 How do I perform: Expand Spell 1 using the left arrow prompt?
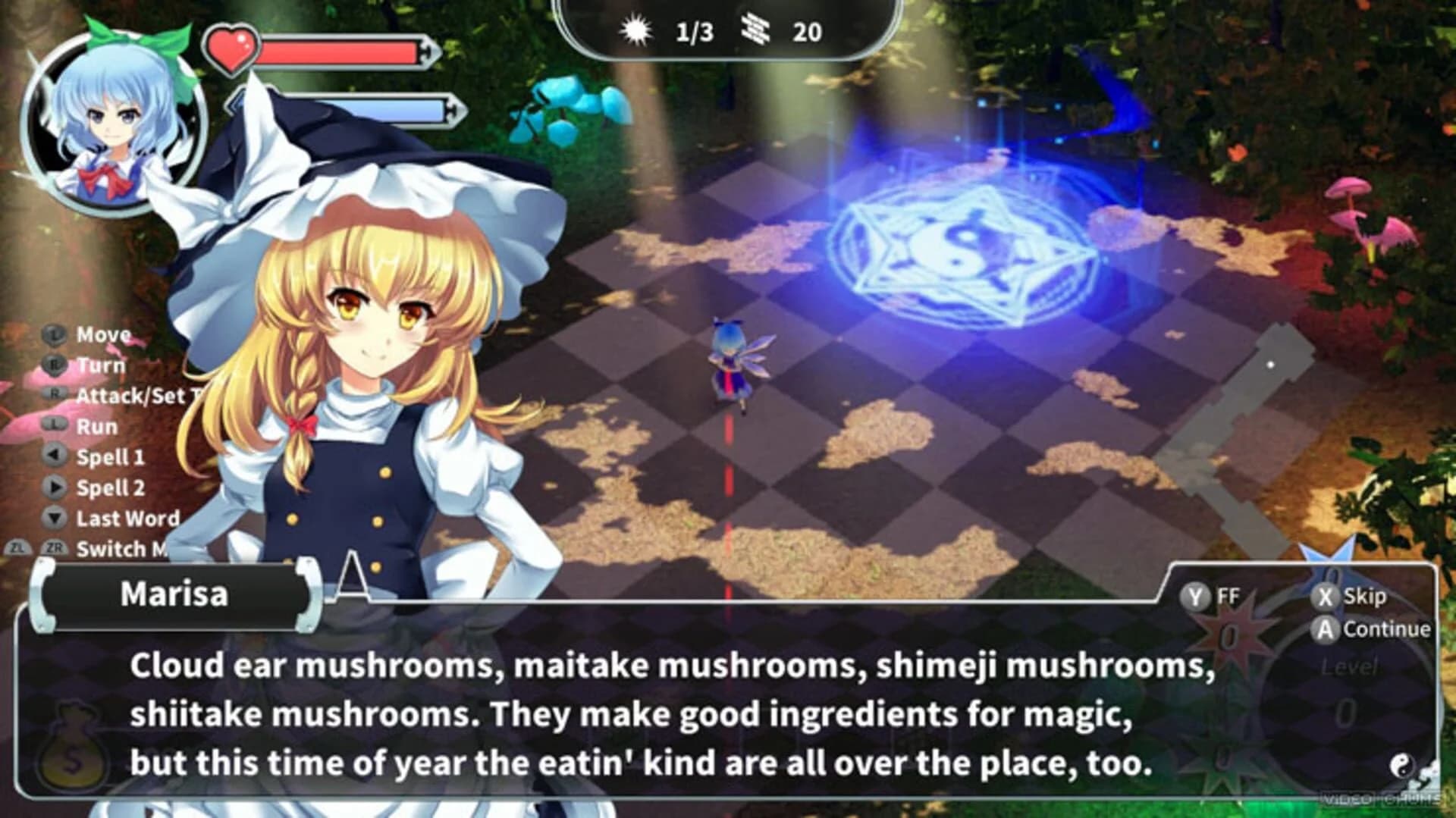click(54, 455)
